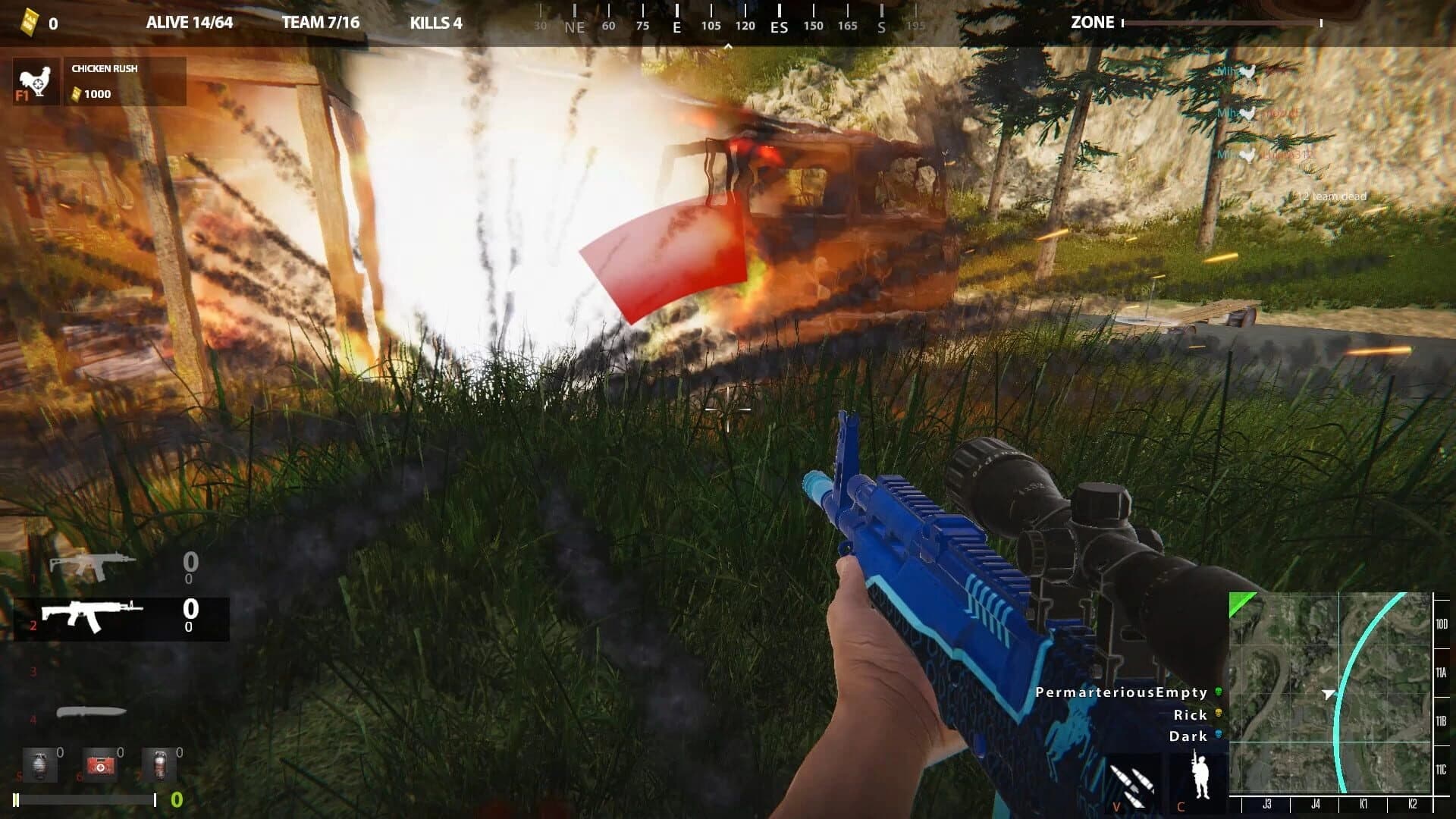Click the TEAM 7/16 counter
This screenshot has width=1456, height=819.
point(322,22)
